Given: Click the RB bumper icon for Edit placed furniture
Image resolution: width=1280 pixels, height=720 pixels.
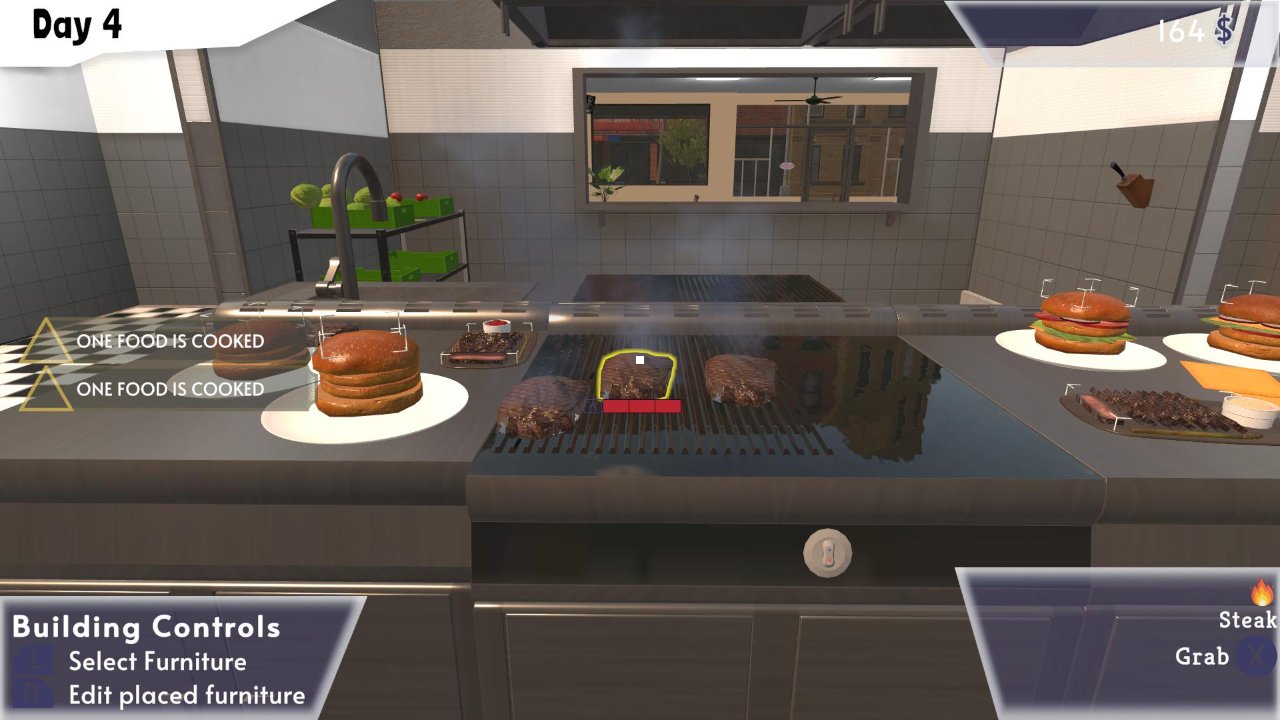Looking at the screenshot, I should coord(33,691).
